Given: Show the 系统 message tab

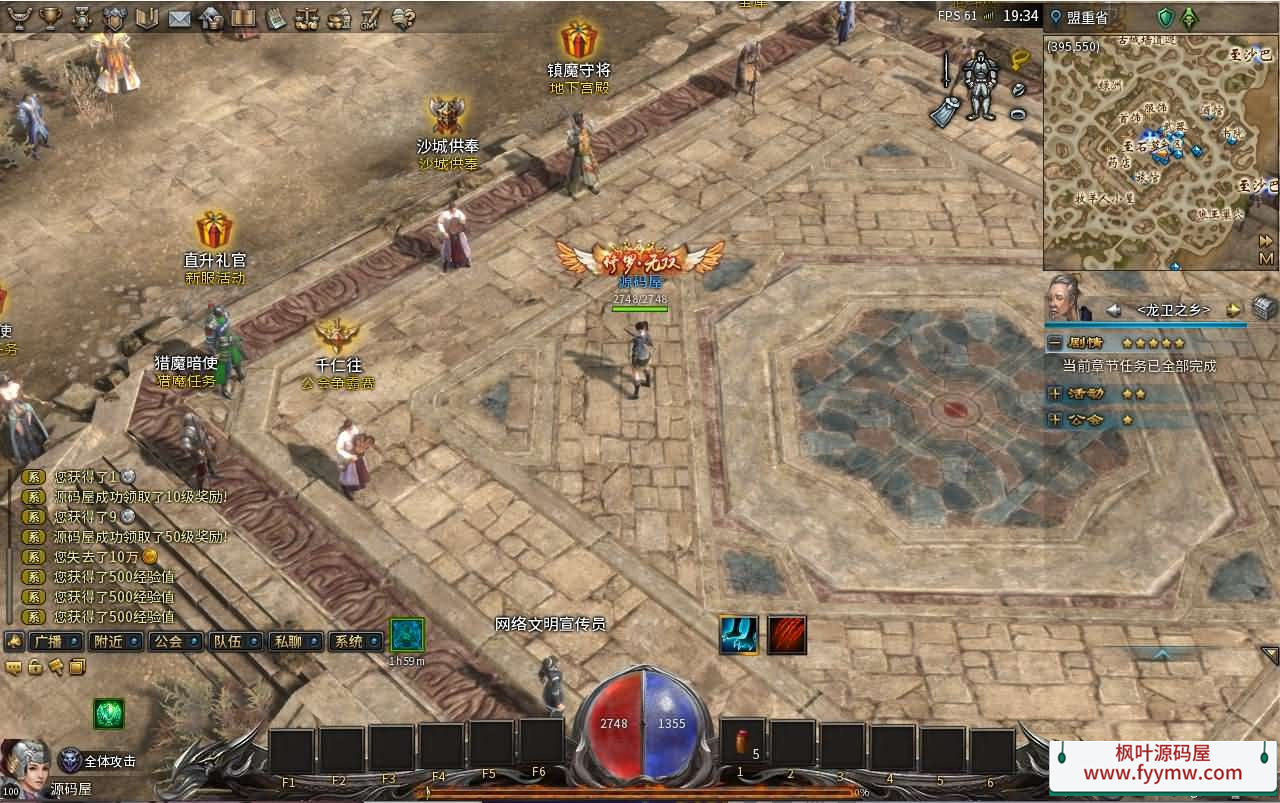Looking at the screenshot, I should point(354,641).
